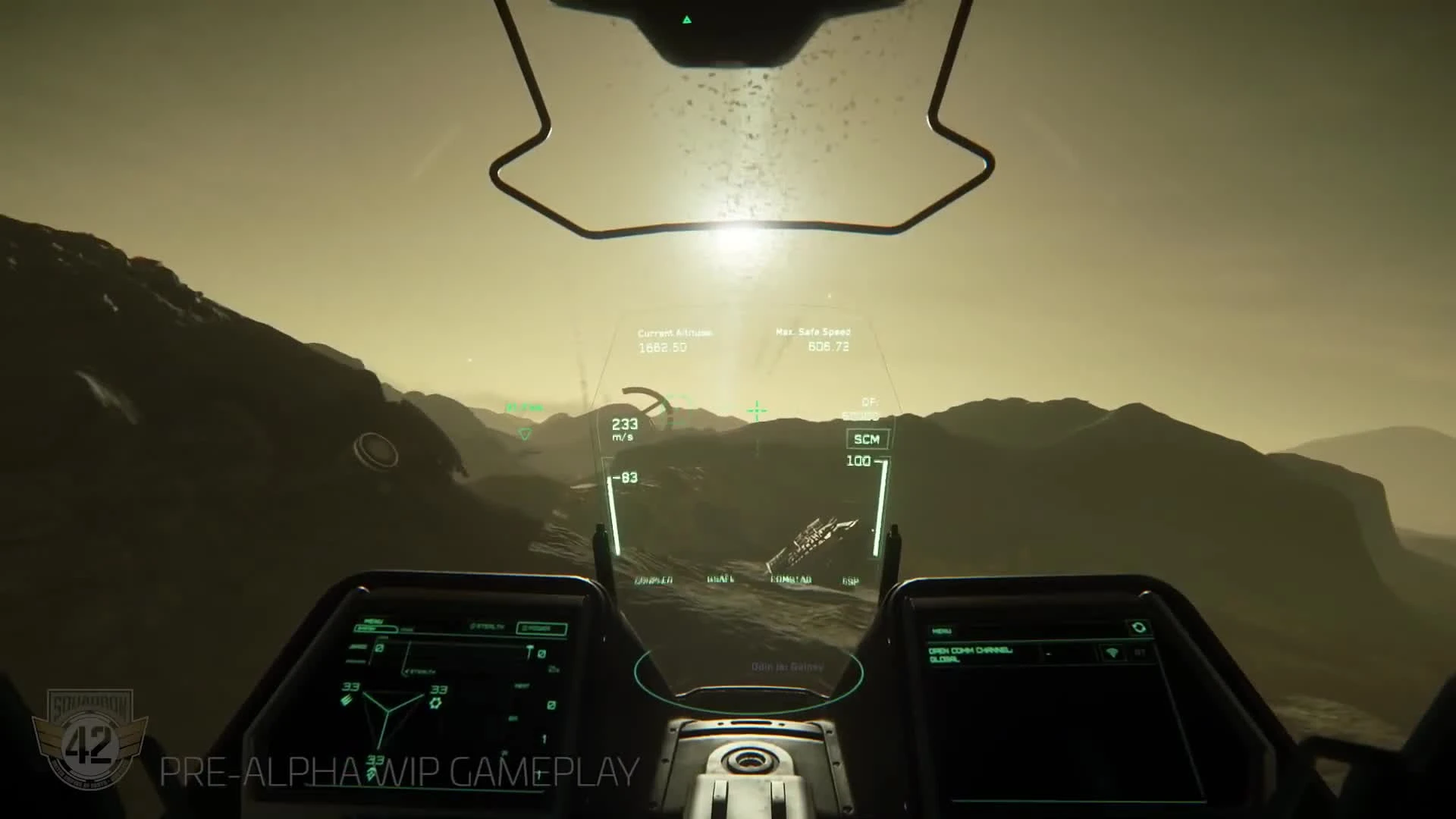Select the weapons icon near left shield value 33
The height and width of the screenshot is (819, 1456).
click(347, 700)
